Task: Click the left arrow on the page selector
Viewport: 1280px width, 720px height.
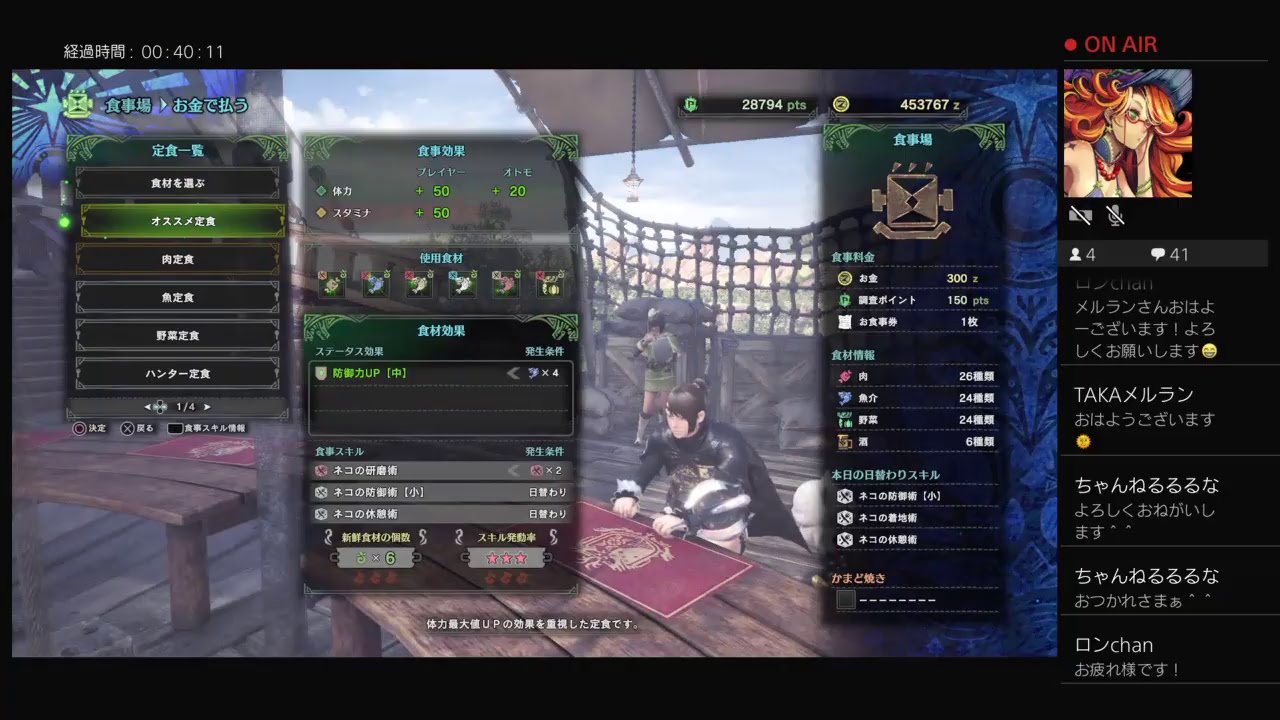Action: pos(147,406)
